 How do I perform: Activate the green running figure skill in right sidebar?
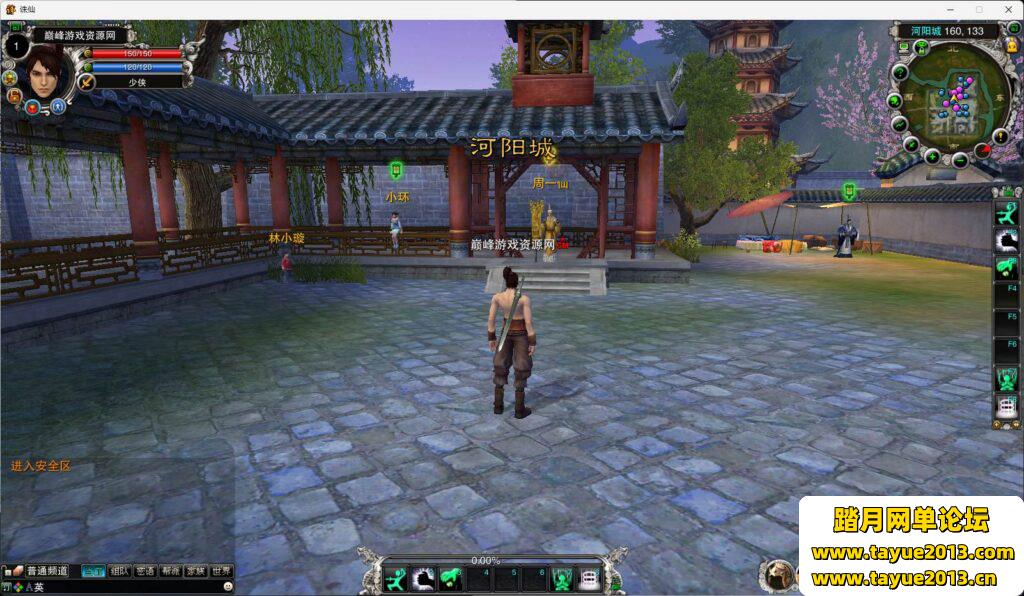[x=1006, y=212]
